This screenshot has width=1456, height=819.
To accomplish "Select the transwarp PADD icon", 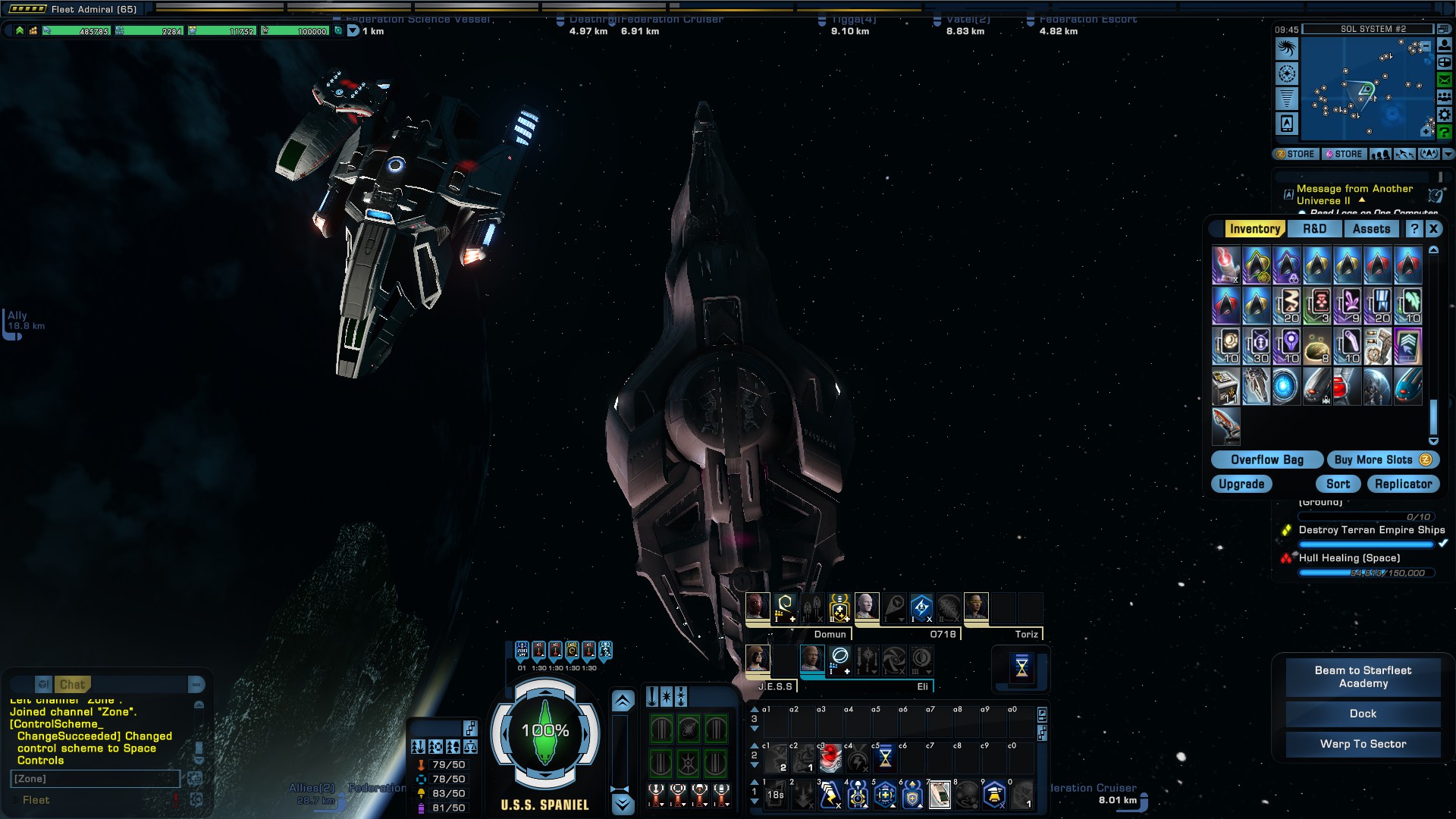I will coord(1285,124).
